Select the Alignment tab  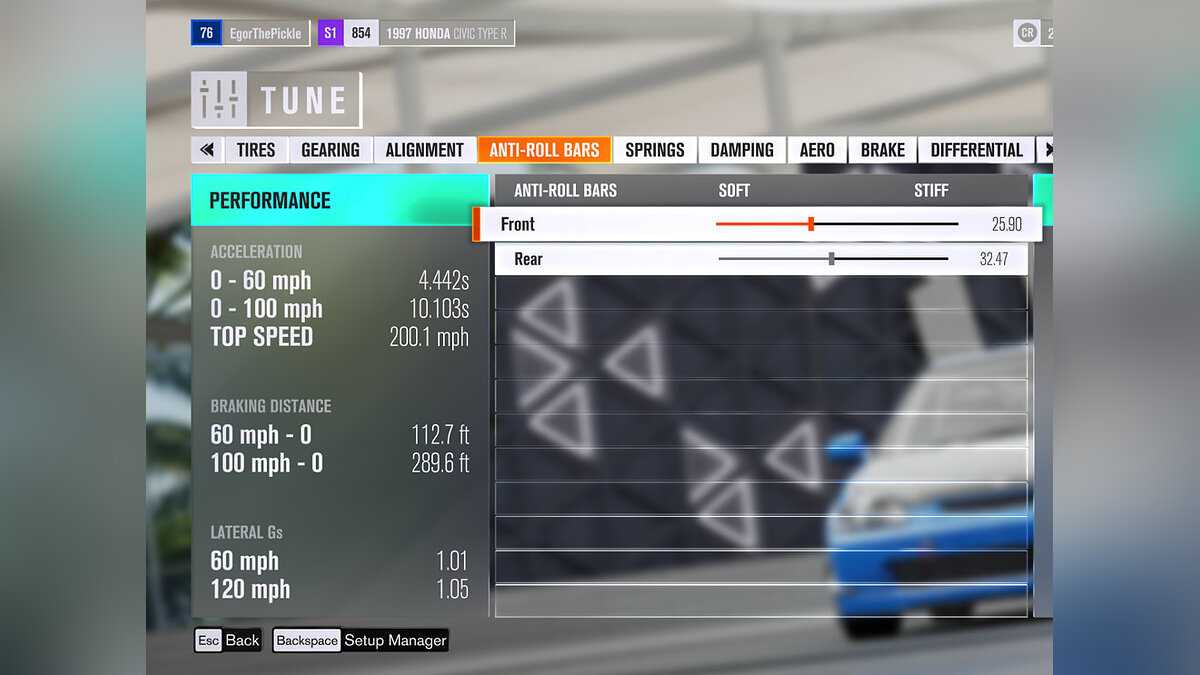pyautogui.click(x=424, y=150)
